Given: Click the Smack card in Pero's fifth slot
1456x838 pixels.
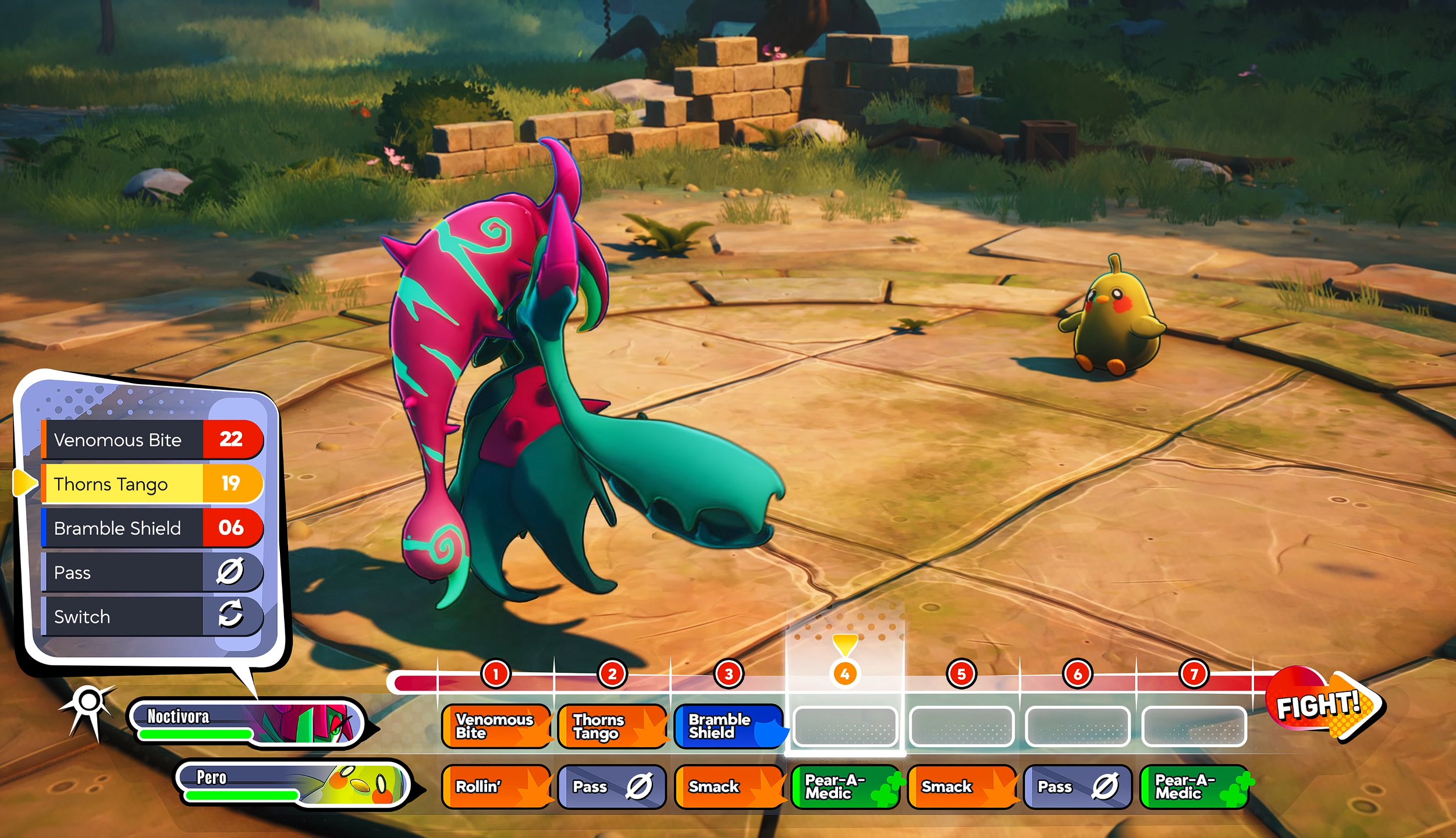Looking at the screenshot, I should pos(962,787).
